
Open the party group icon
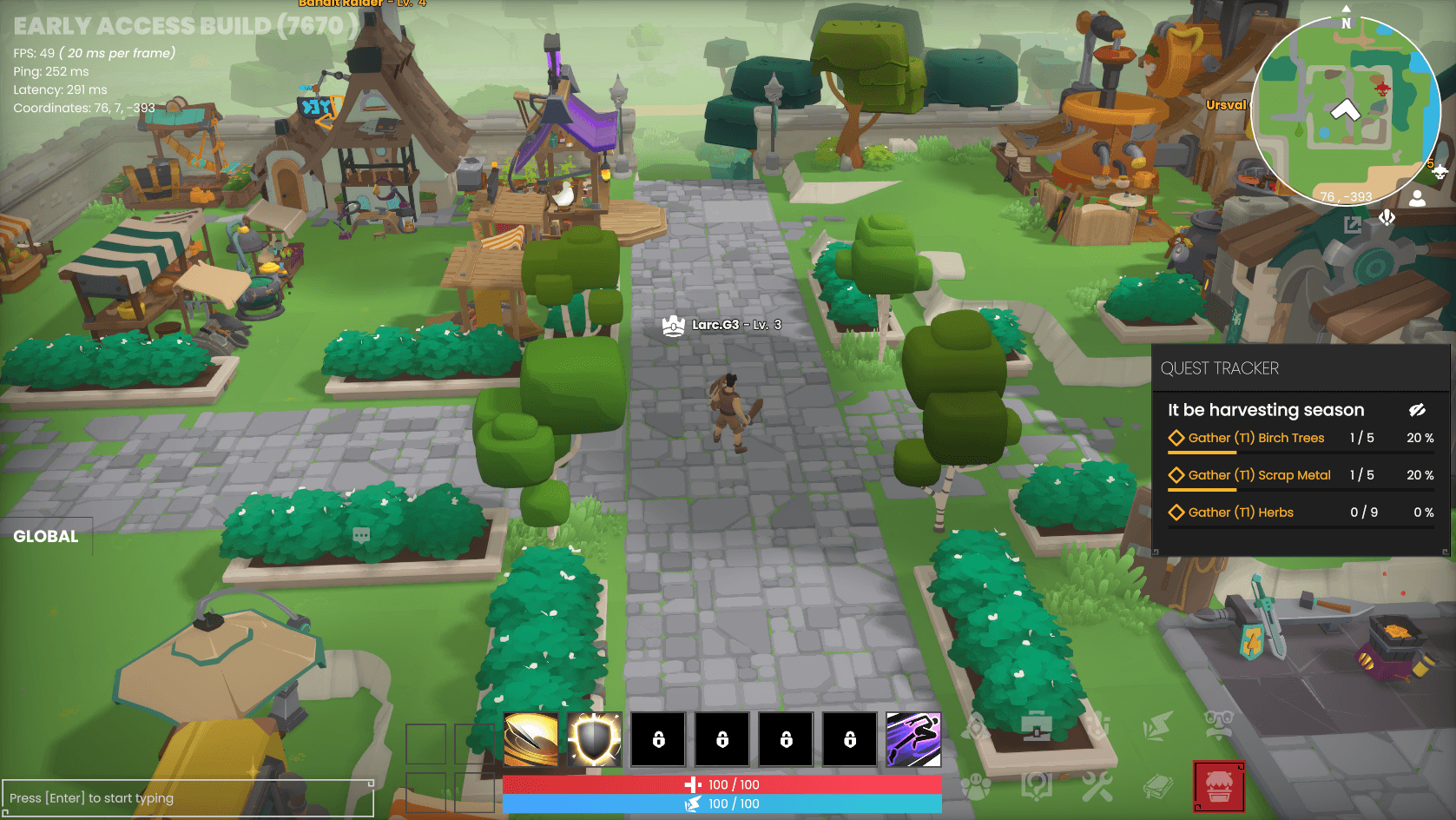pos(976,787)
